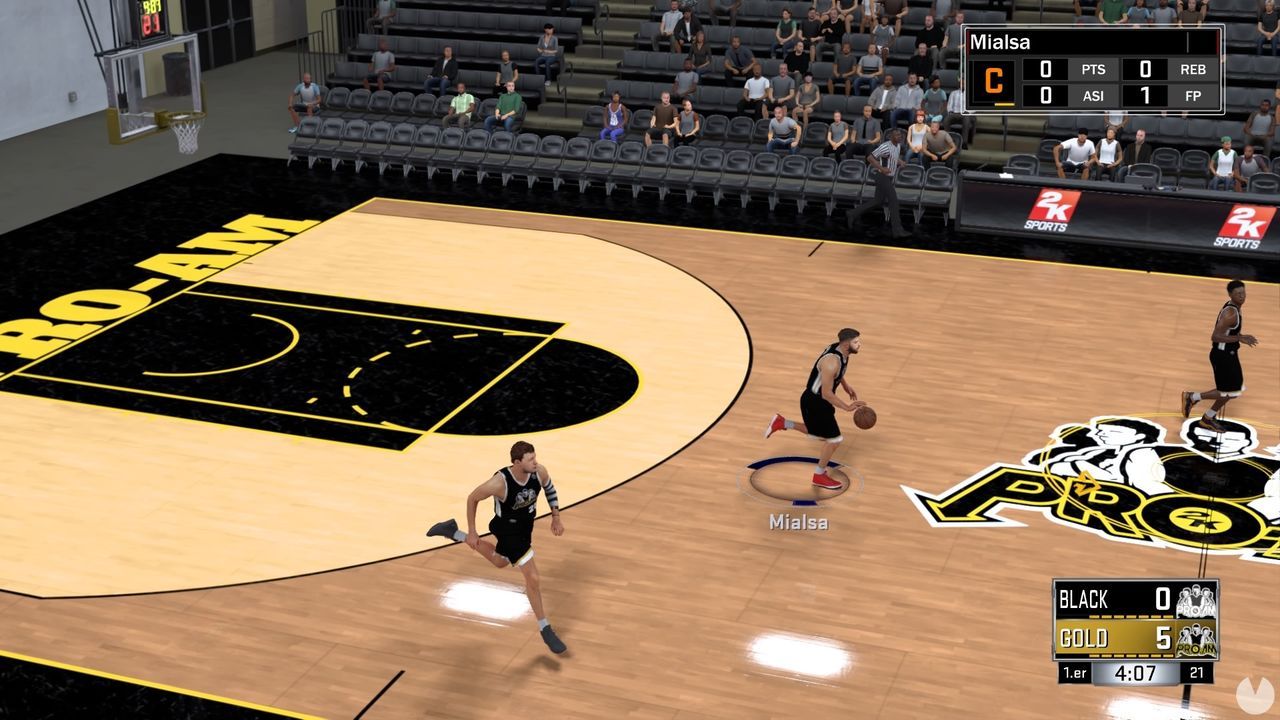The width and height of the screenshot is (1280, 720).
Task: Click the 4:07 game clock display
Action: coord(1135,673)
